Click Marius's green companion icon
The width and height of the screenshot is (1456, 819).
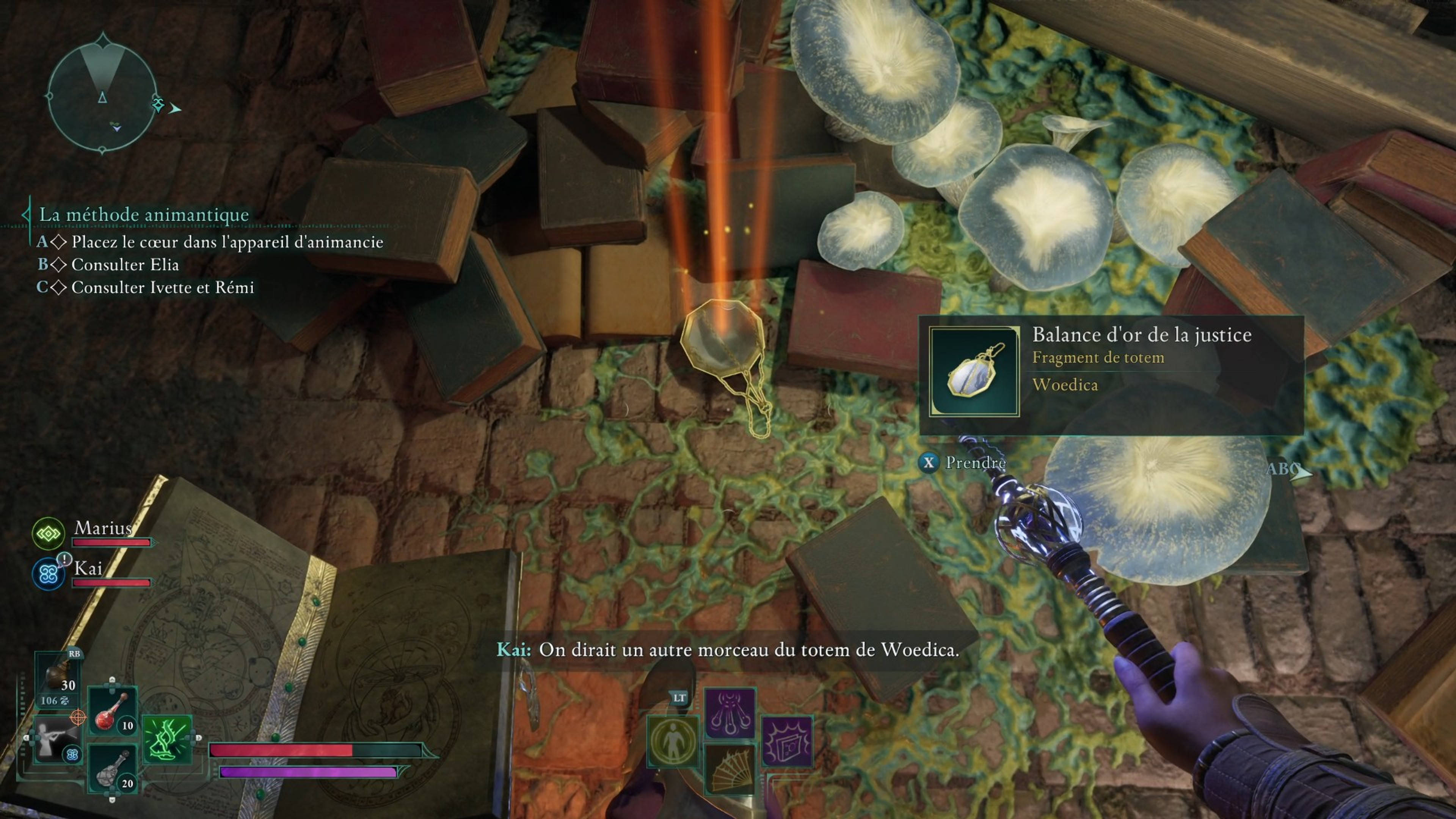pyautogui.click(x=48, y=533)
